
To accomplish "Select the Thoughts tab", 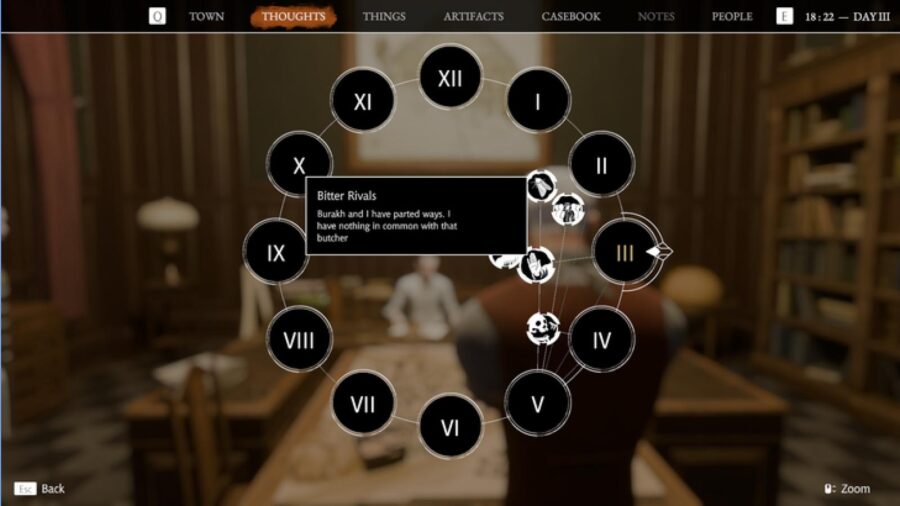I will point(294,17).
